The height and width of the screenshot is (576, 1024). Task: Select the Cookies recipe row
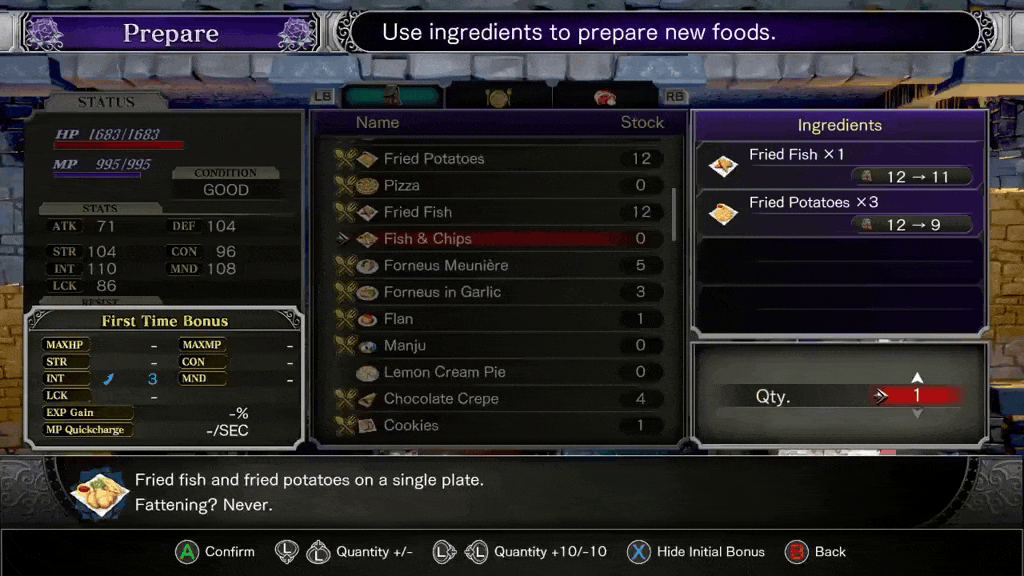tap(411, 425)
